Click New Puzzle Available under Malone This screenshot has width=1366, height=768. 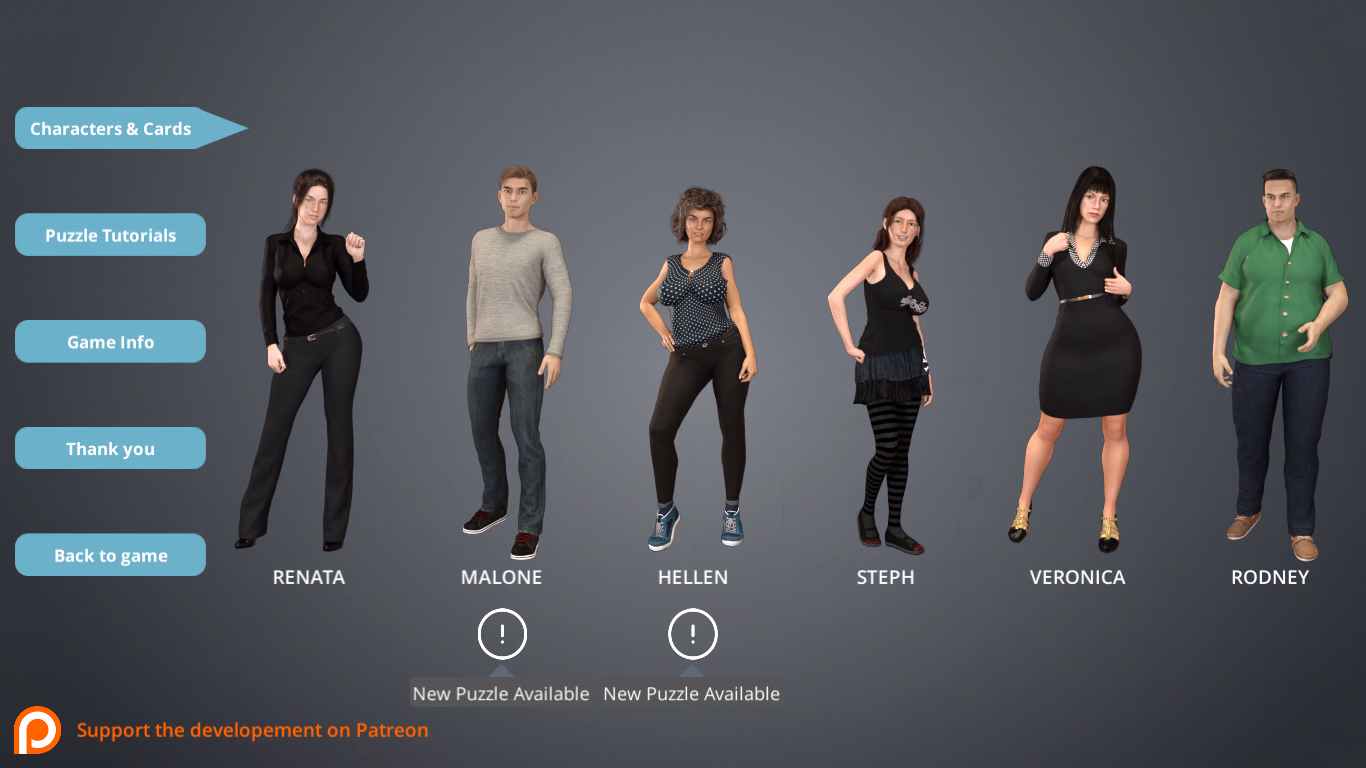click(x=500, y=693)
